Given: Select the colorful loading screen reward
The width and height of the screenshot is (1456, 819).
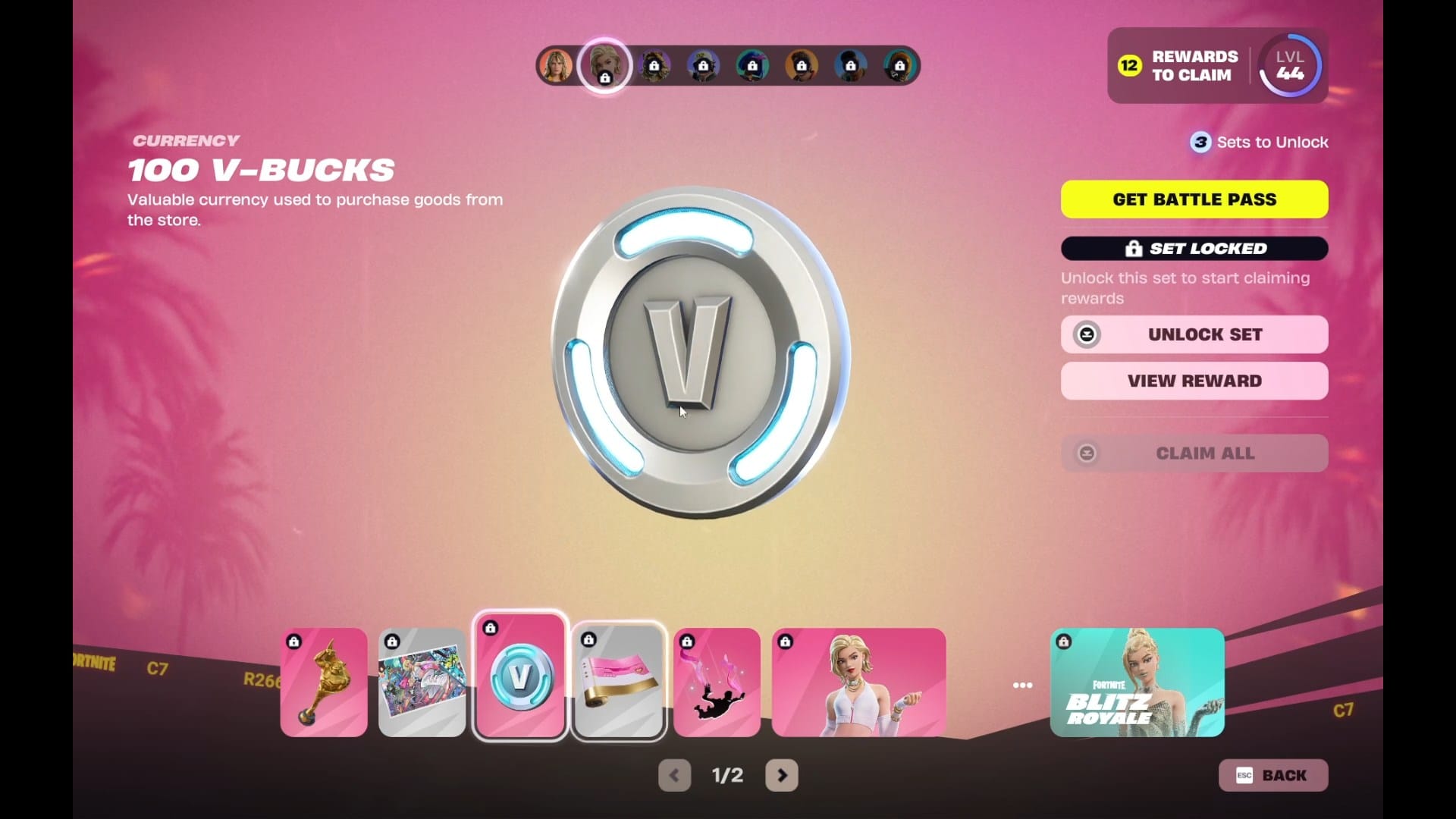Looking at the screenshot, I should click(x=422, y=682).
